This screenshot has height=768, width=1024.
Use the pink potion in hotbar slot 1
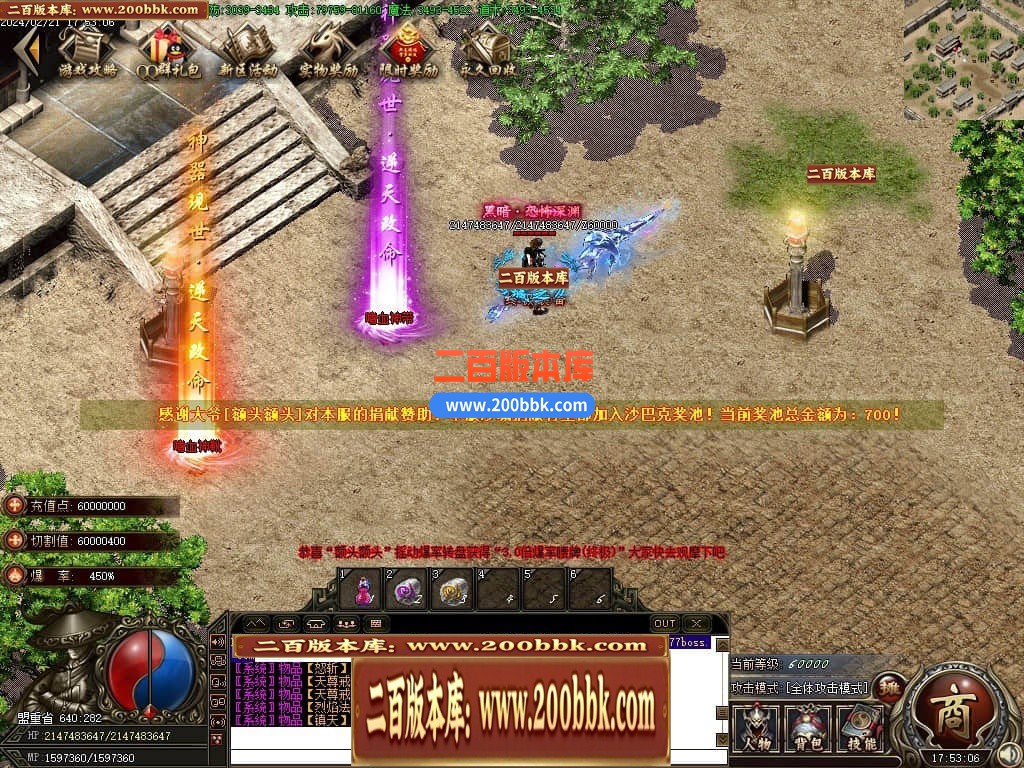click(360, 590)
